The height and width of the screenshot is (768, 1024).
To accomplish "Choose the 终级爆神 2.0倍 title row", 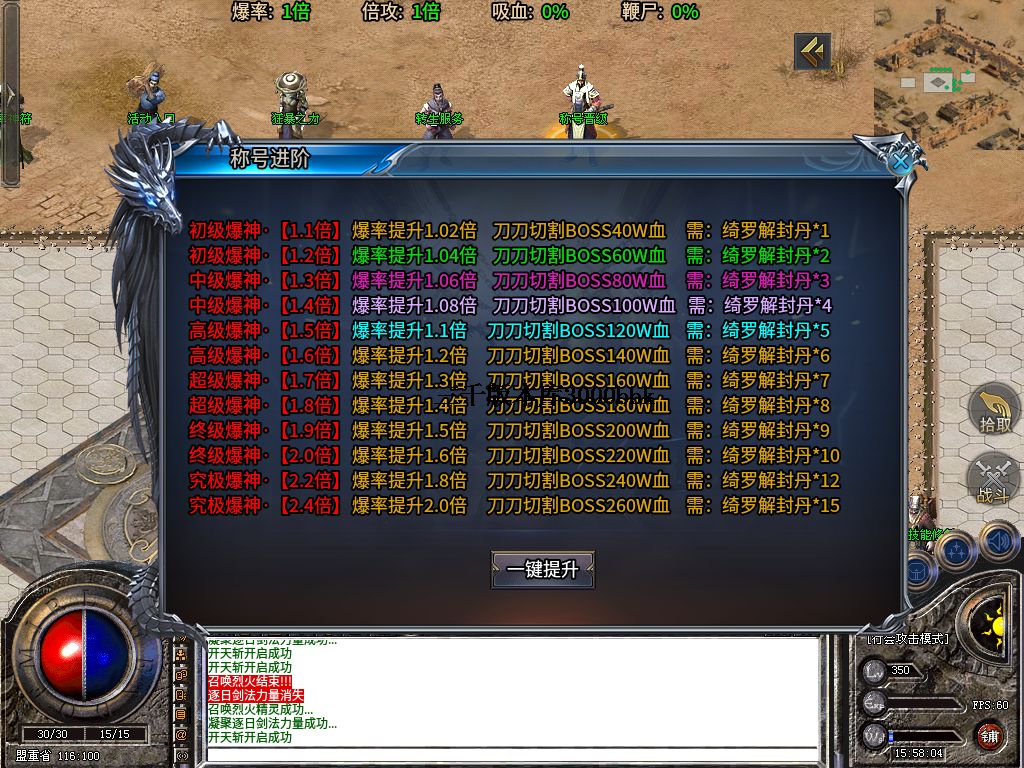I will pyautogui.click(x=510, y=455).
